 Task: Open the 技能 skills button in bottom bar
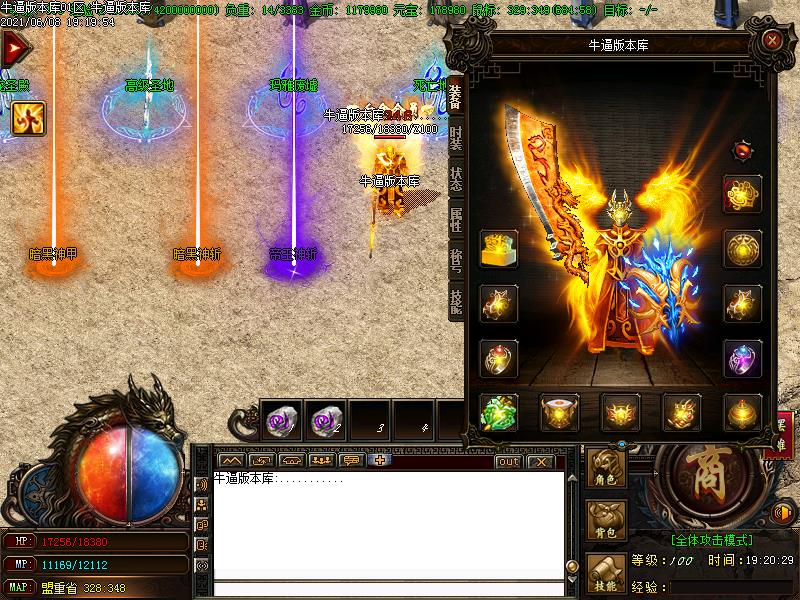(606, 571)
